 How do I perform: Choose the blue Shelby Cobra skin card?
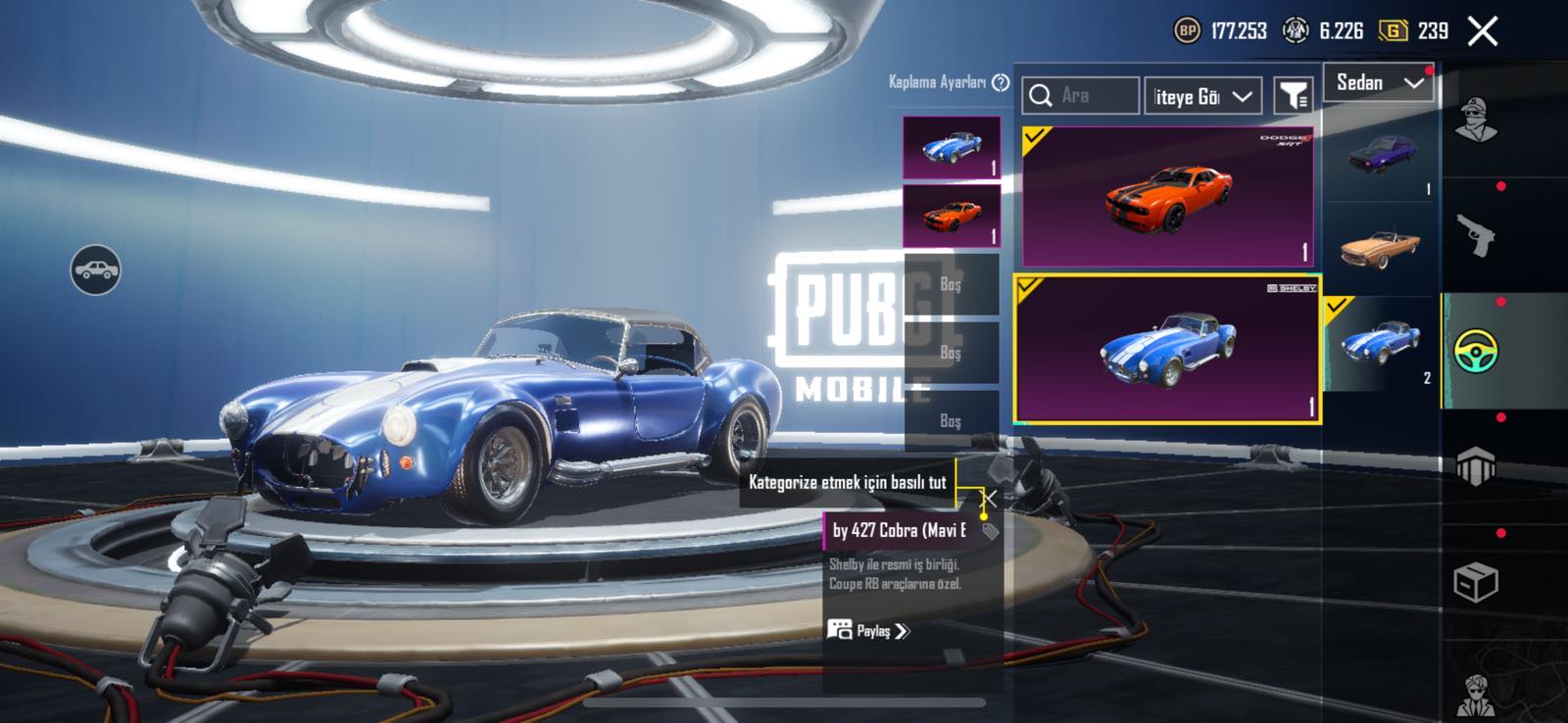pyautogui.click(x=1167, y=349)
